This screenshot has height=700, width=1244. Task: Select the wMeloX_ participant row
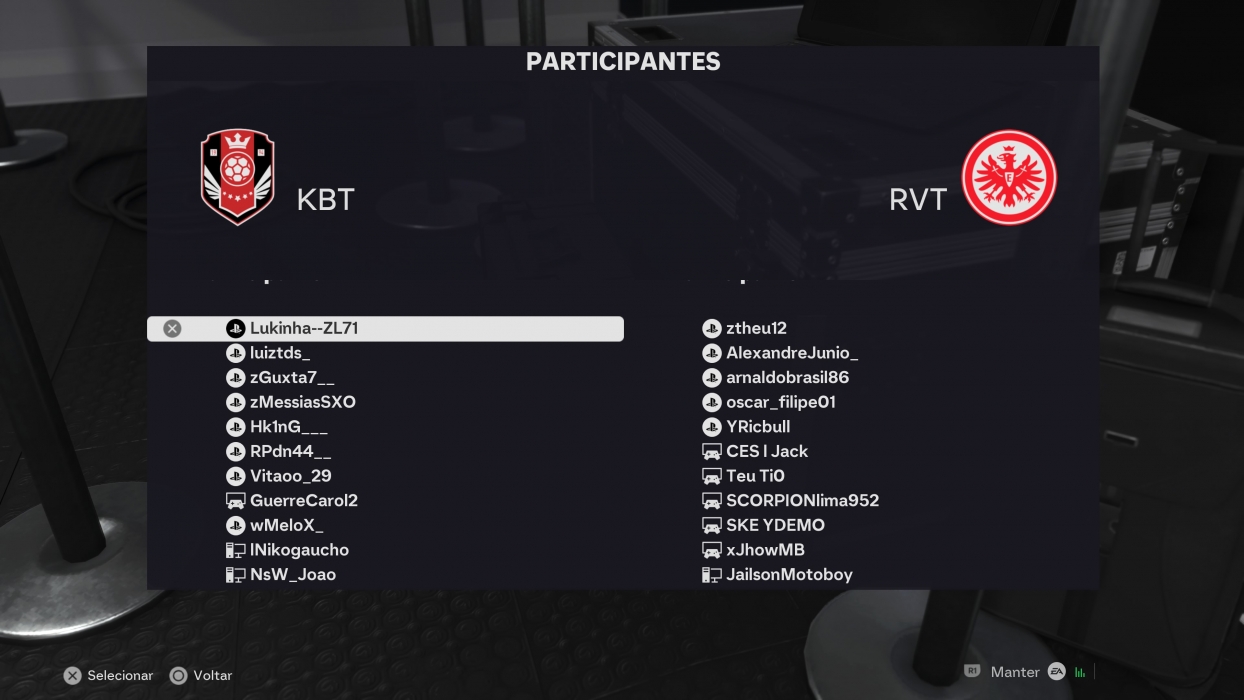pyautogui.click(x=286, y=525)
